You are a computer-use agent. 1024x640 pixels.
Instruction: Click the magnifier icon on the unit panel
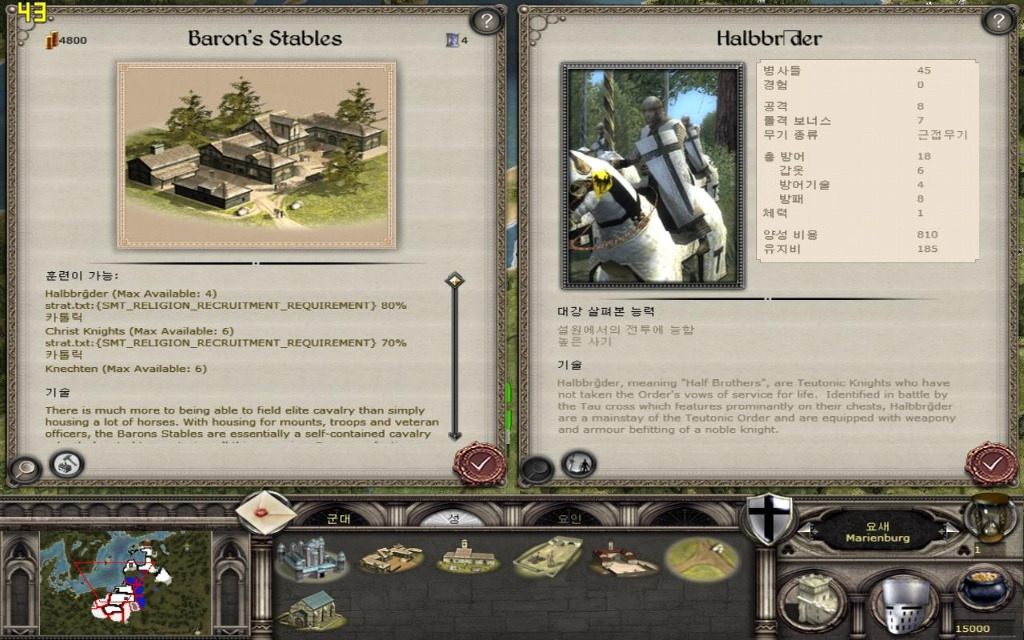(538, 468)
